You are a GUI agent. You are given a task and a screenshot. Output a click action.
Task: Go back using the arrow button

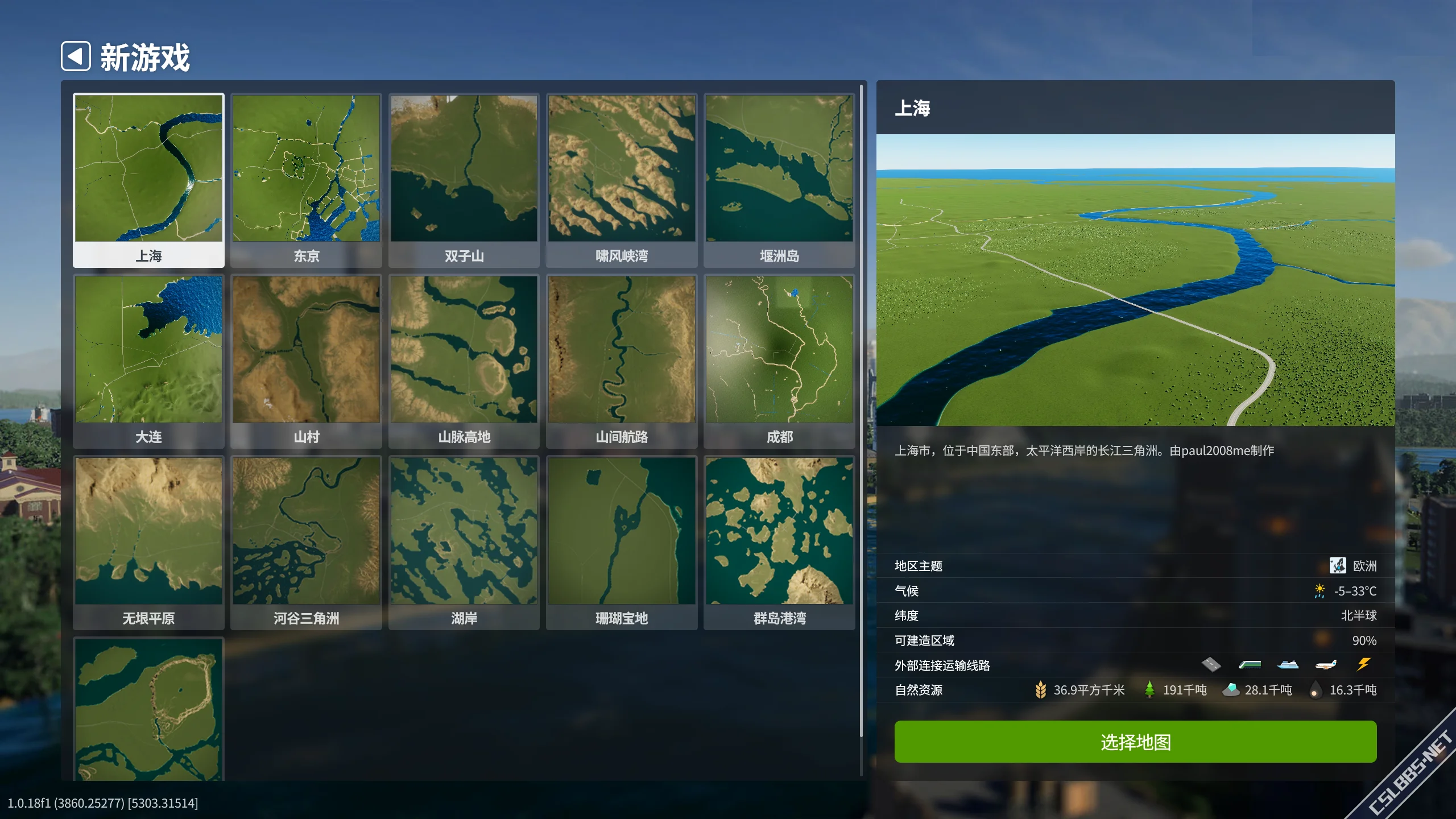coord(76,56)
